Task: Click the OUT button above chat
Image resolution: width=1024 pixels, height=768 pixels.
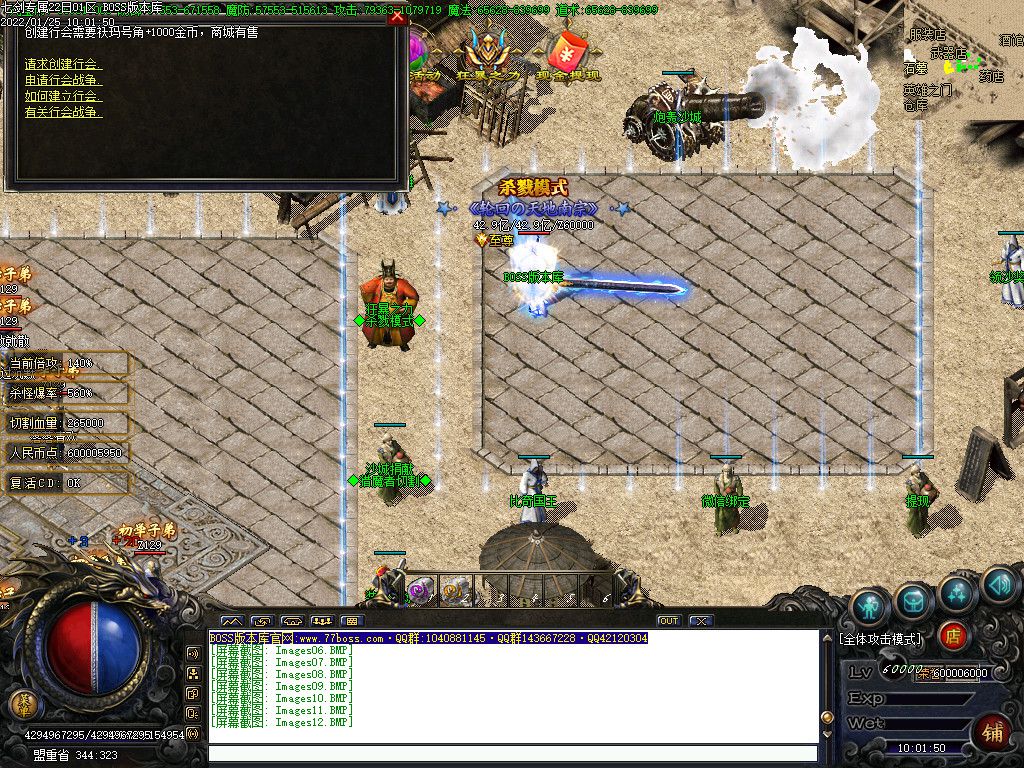Action: click(669, 621)
